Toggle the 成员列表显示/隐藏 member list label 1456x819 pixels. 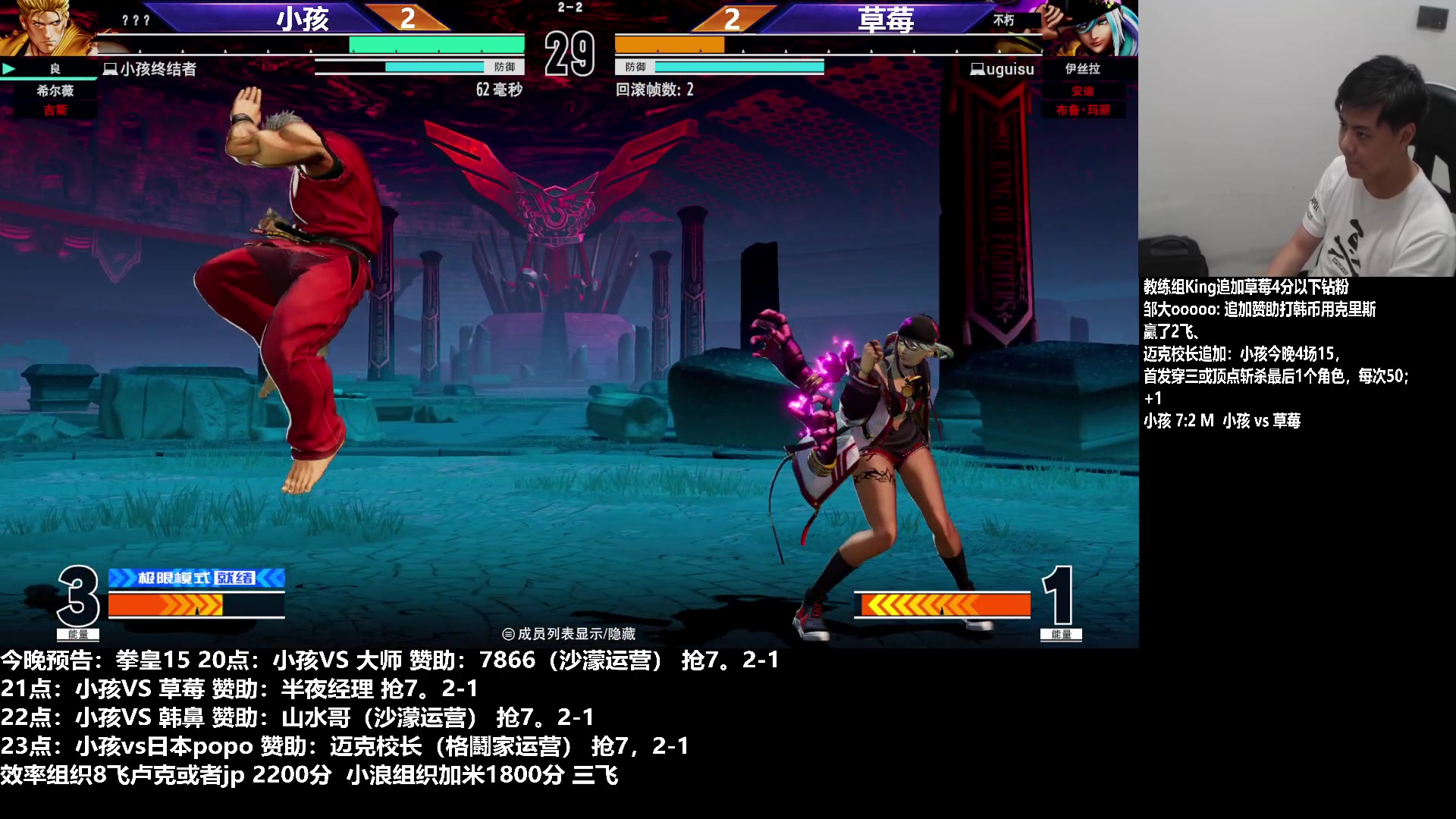coord(569,634)
